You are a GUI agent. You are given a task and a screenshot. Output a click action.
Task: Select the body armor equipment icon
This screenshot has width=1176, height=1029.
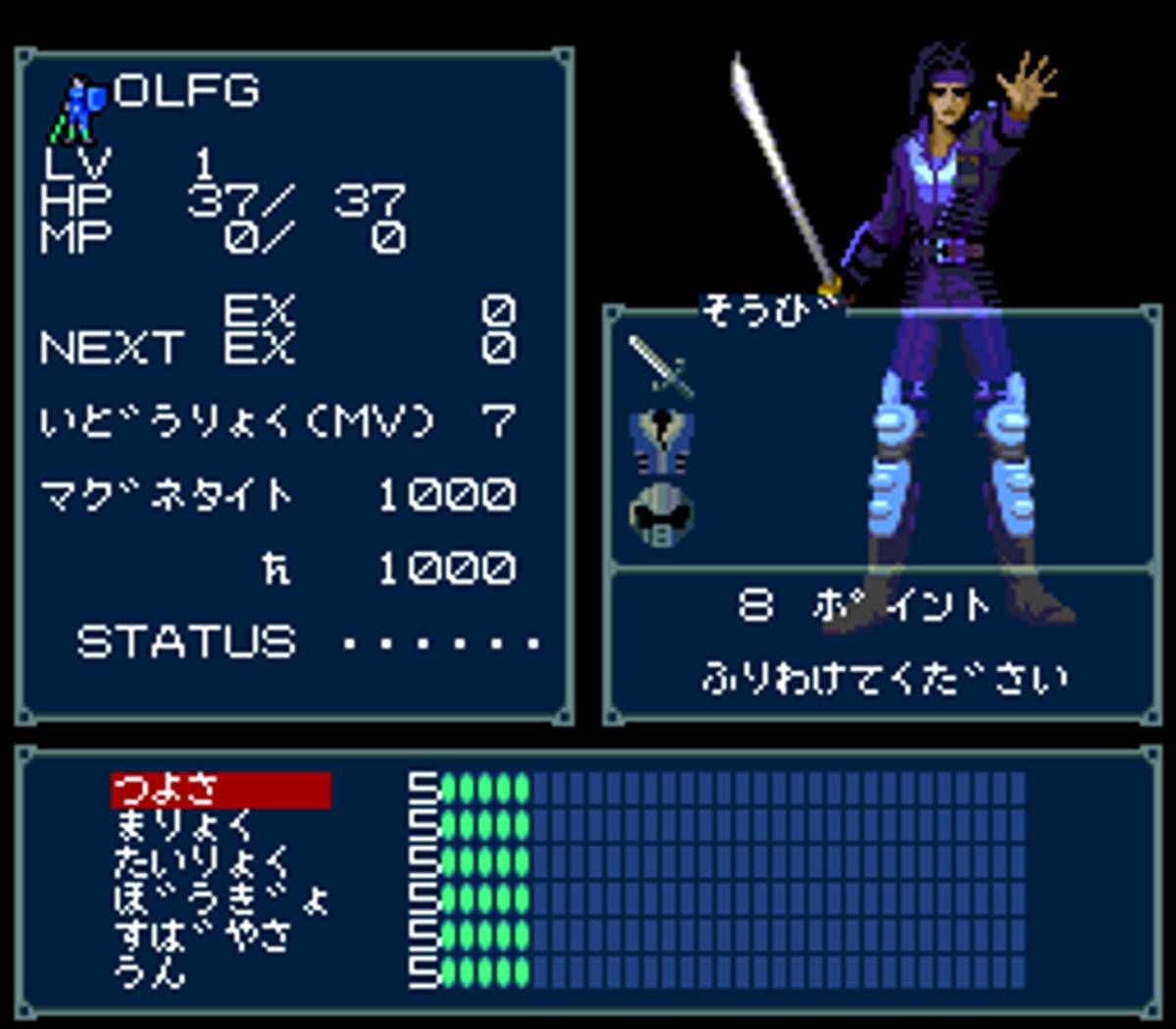tap(661, 440)
